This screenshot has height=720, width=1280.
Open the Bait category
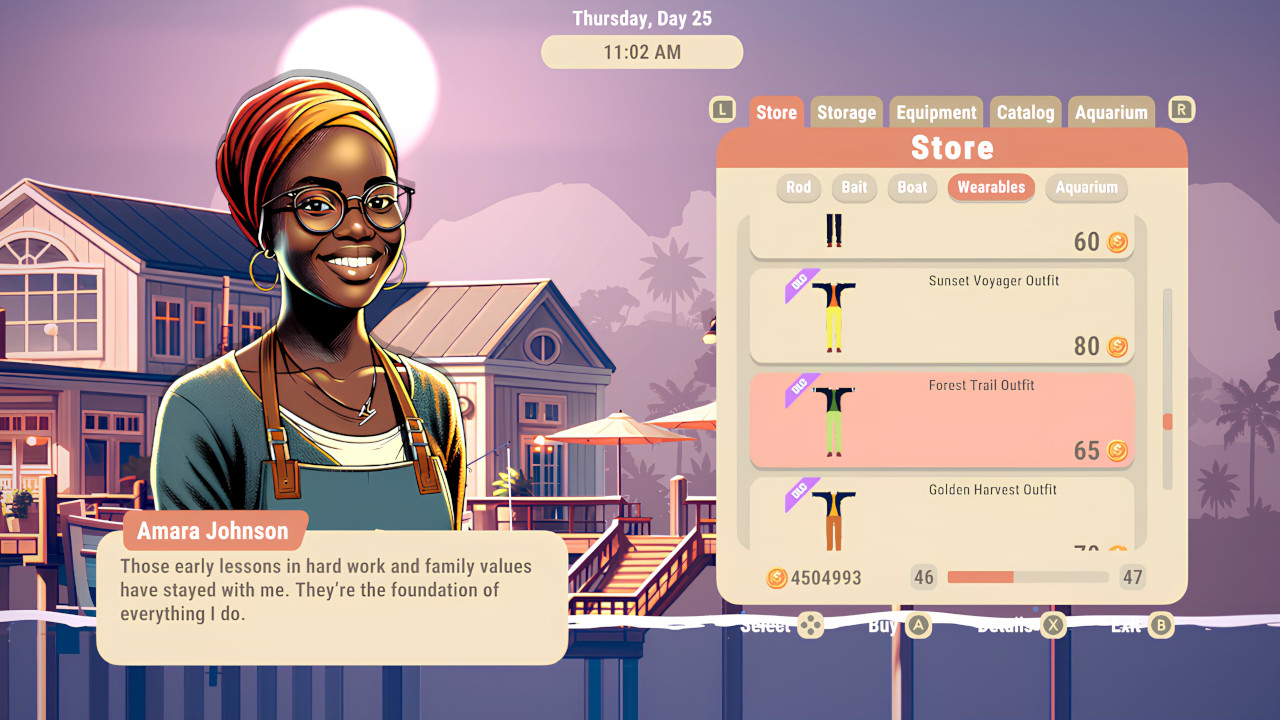854,188
